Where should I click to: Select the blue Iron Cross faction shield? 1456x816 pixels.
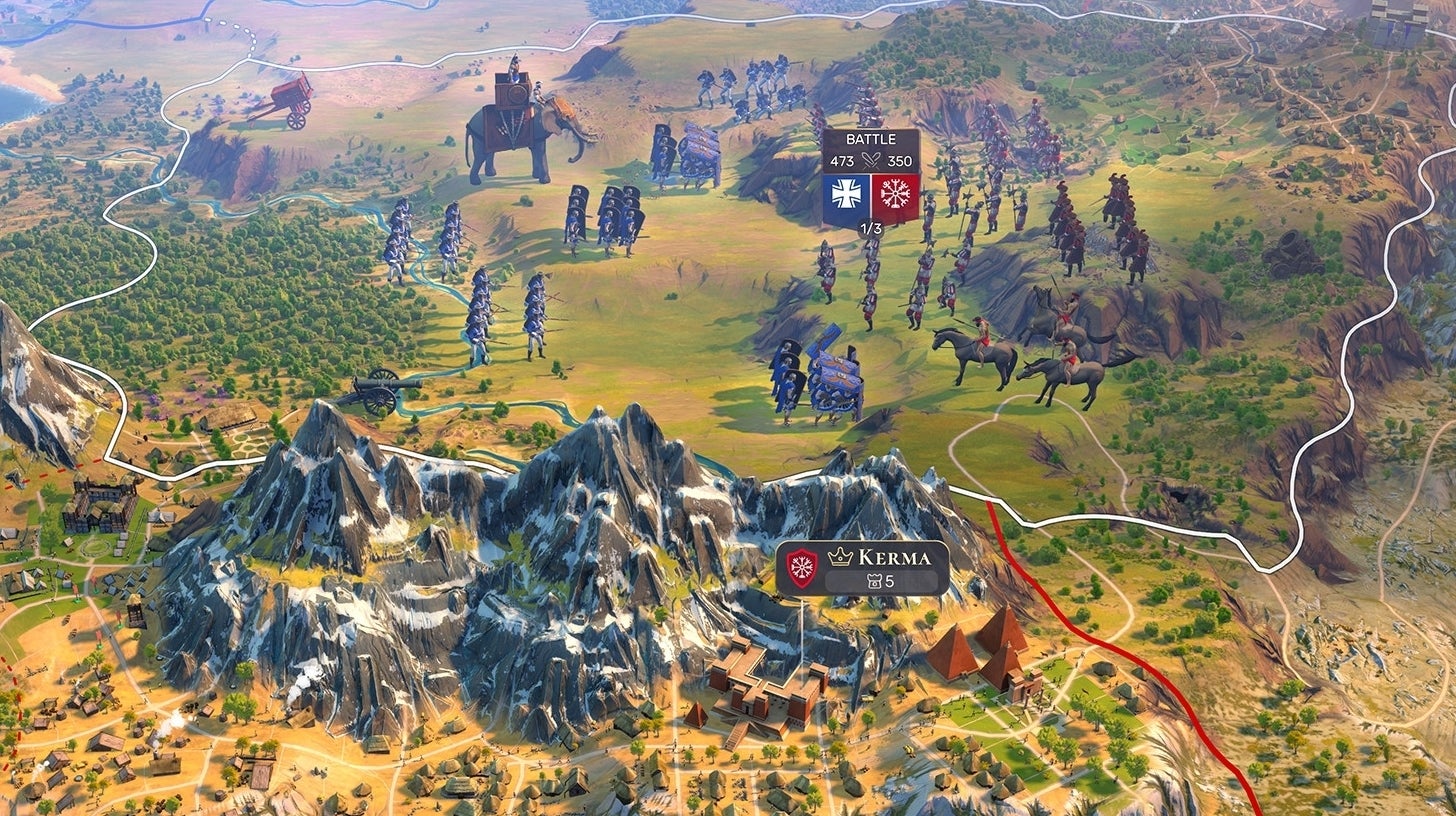[846, 192]
